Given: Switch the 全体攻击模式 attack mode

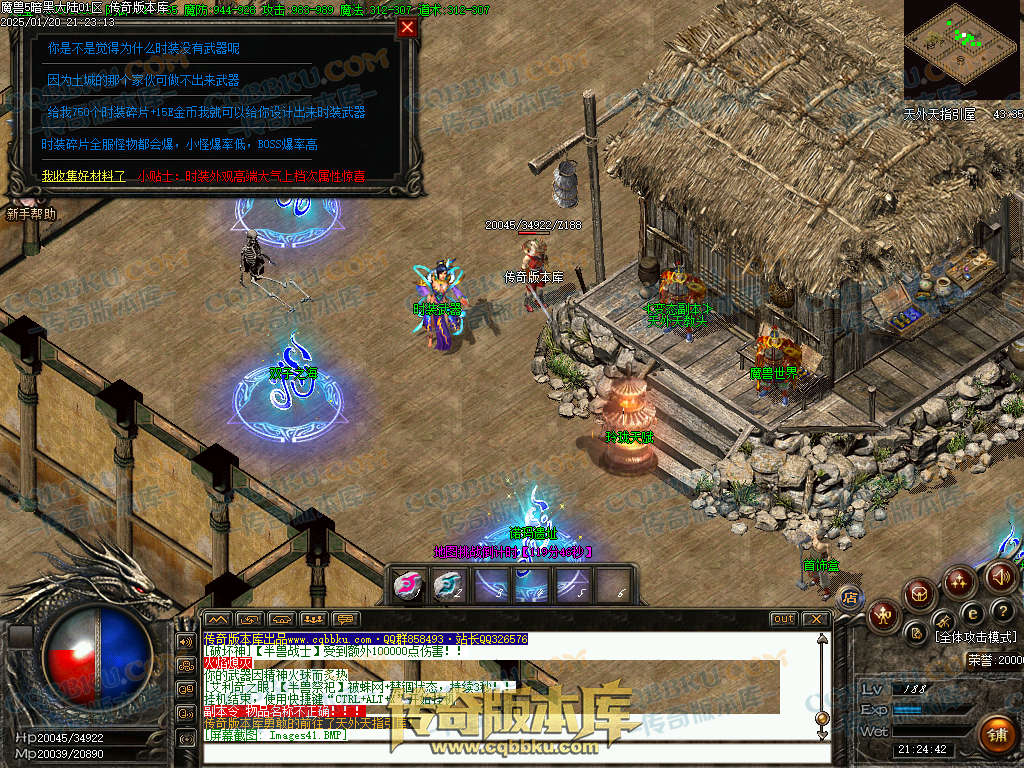Looking at the screenshot, I should pos(975,636).
